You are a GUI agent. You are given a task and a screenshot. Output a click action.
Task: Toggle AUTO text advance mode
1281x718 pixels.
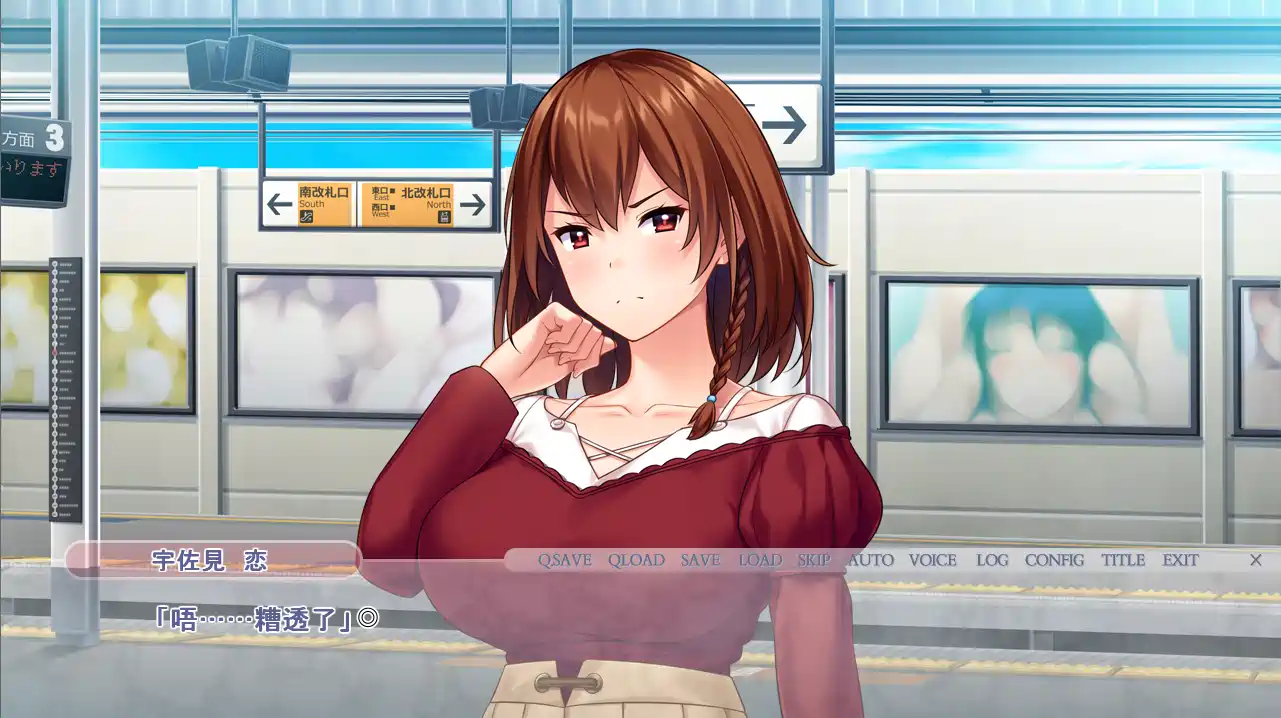(x=870, y=560)
